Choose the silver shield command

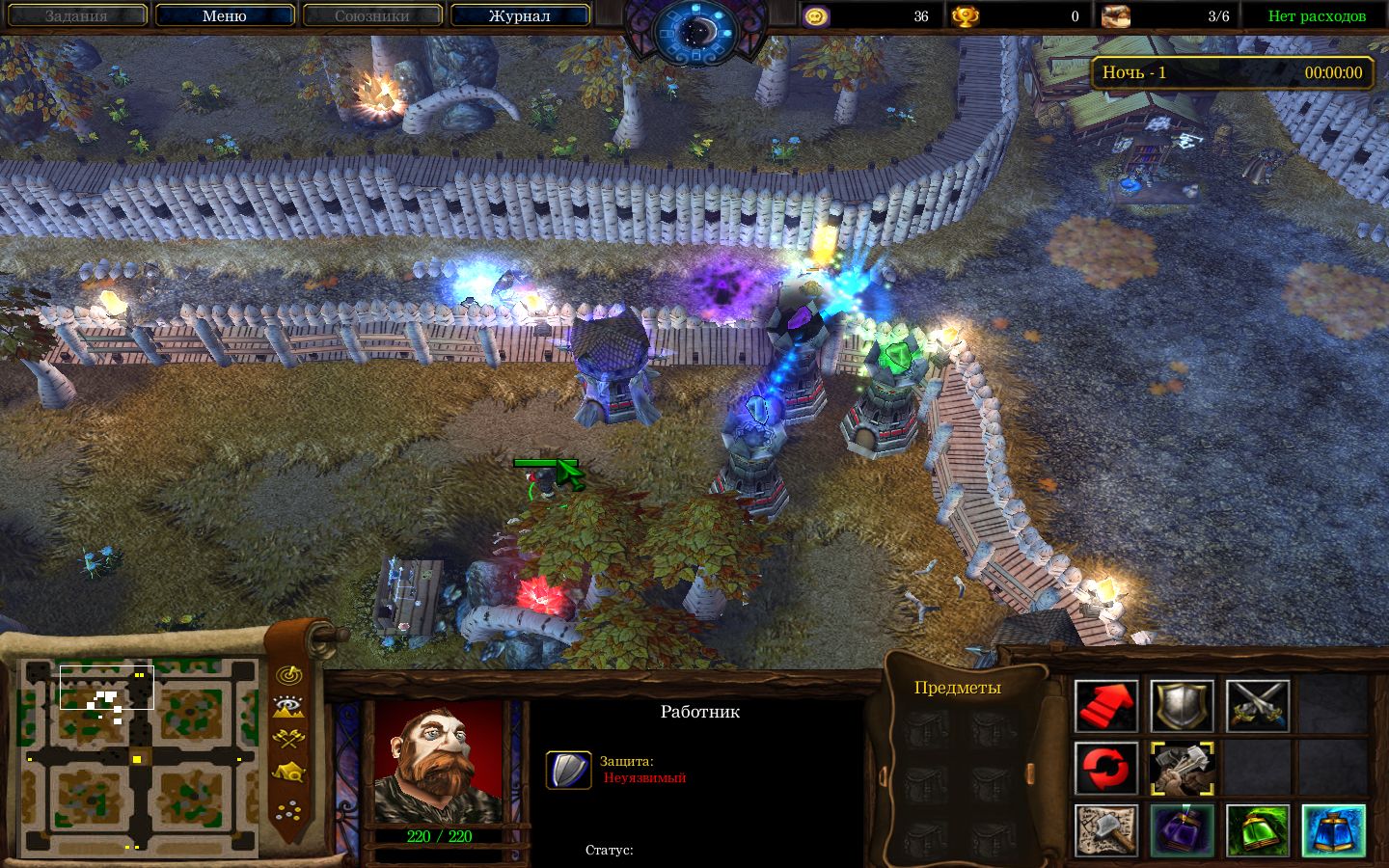[1182, 706]
